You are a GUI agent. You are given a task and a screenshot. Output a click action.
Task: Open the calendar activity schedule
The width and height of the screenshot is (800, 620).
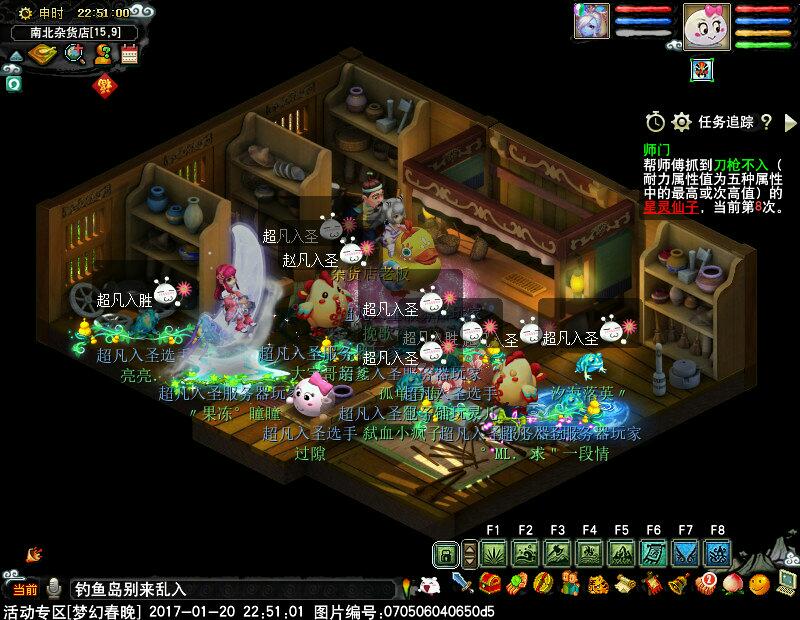(129, 55)
